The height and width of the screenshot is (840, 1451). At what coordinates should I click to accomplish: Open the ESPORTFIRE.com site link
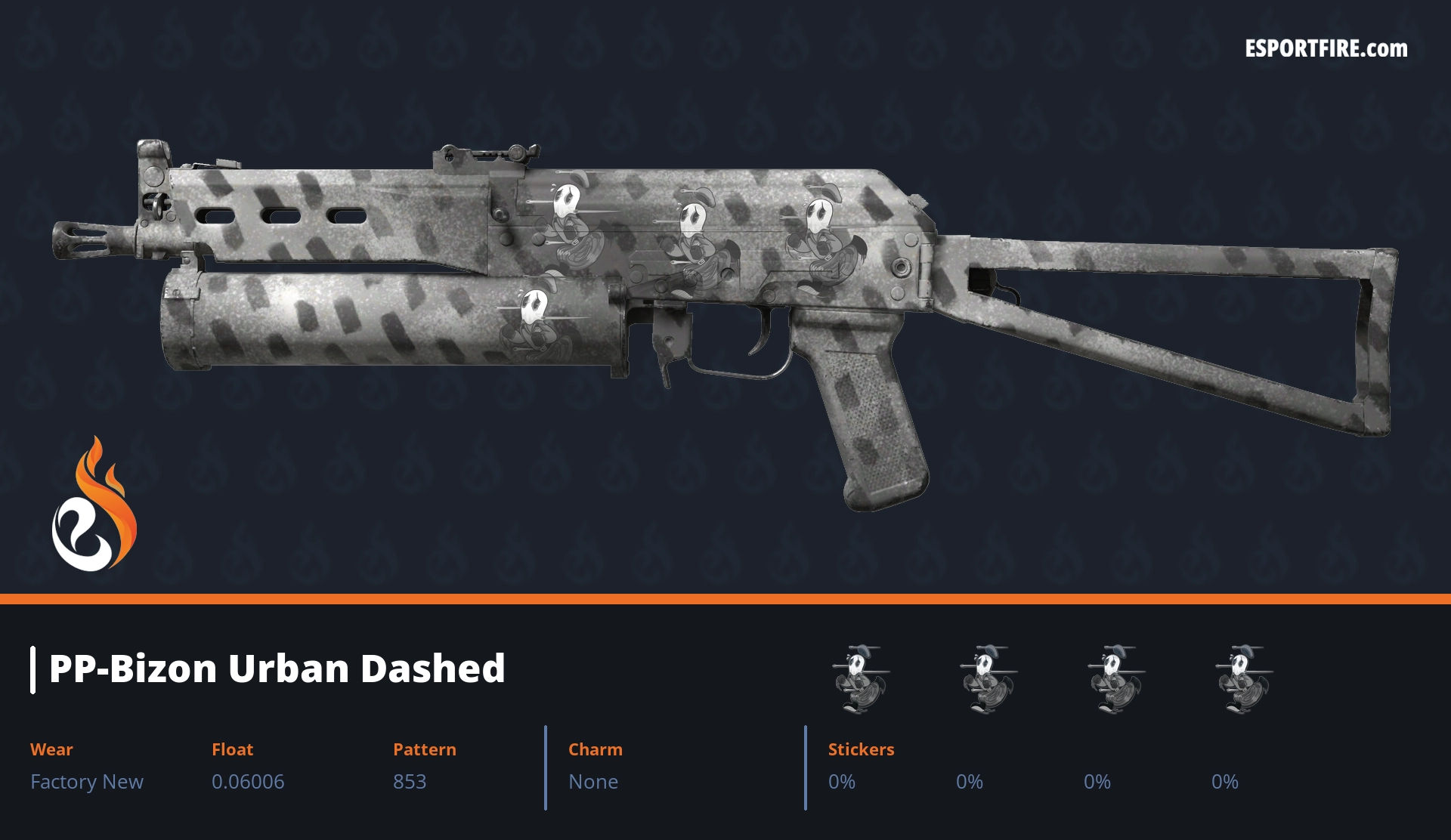(x=1326, y=49)
